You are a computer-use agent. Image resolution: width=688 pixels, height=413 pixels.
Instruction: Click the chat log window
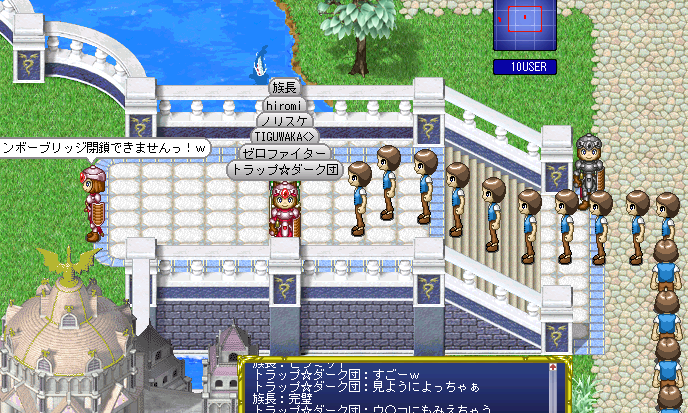[400, 387]
